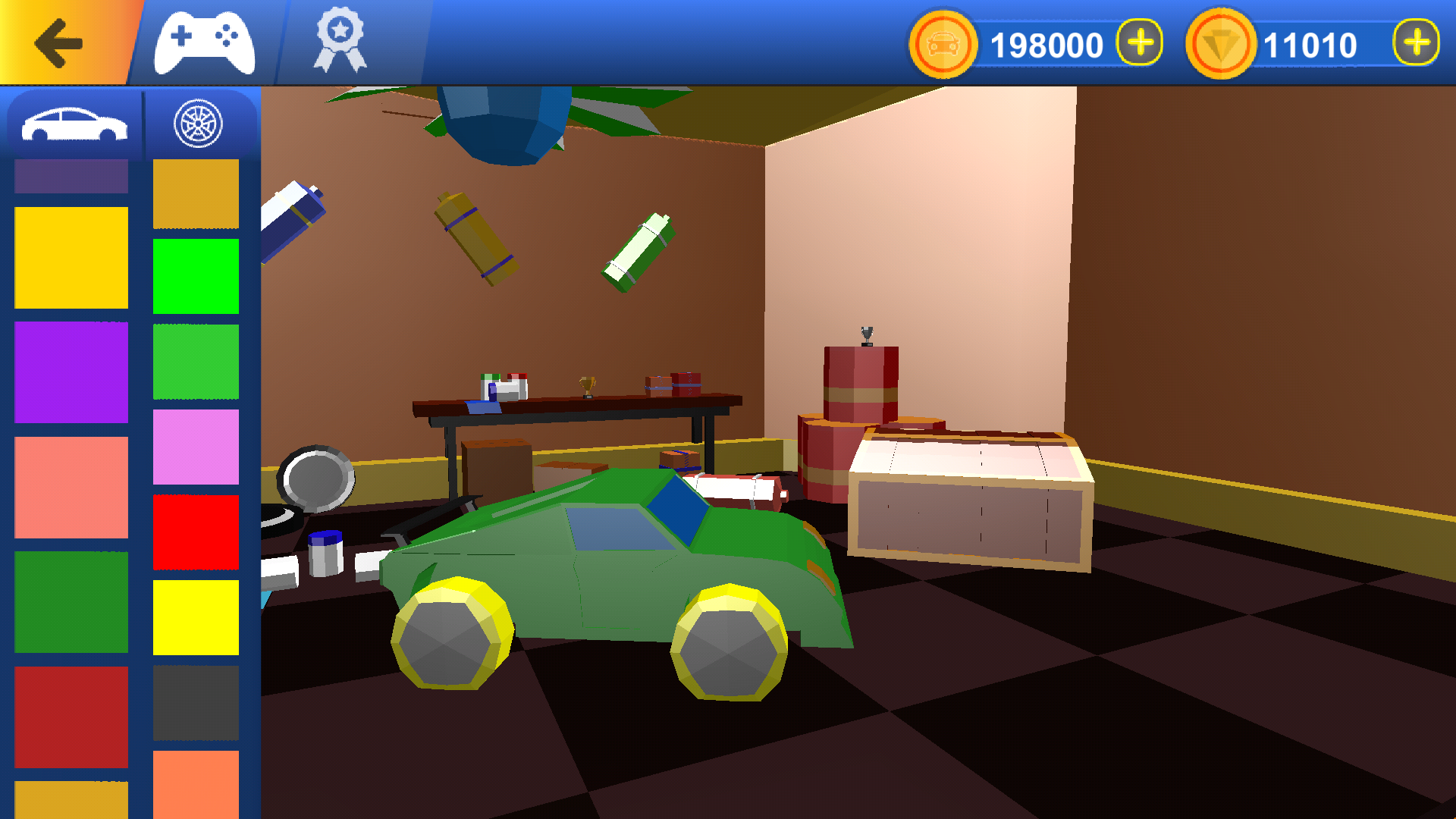Switch to the wheel customization icon

(x=199, y=121)
